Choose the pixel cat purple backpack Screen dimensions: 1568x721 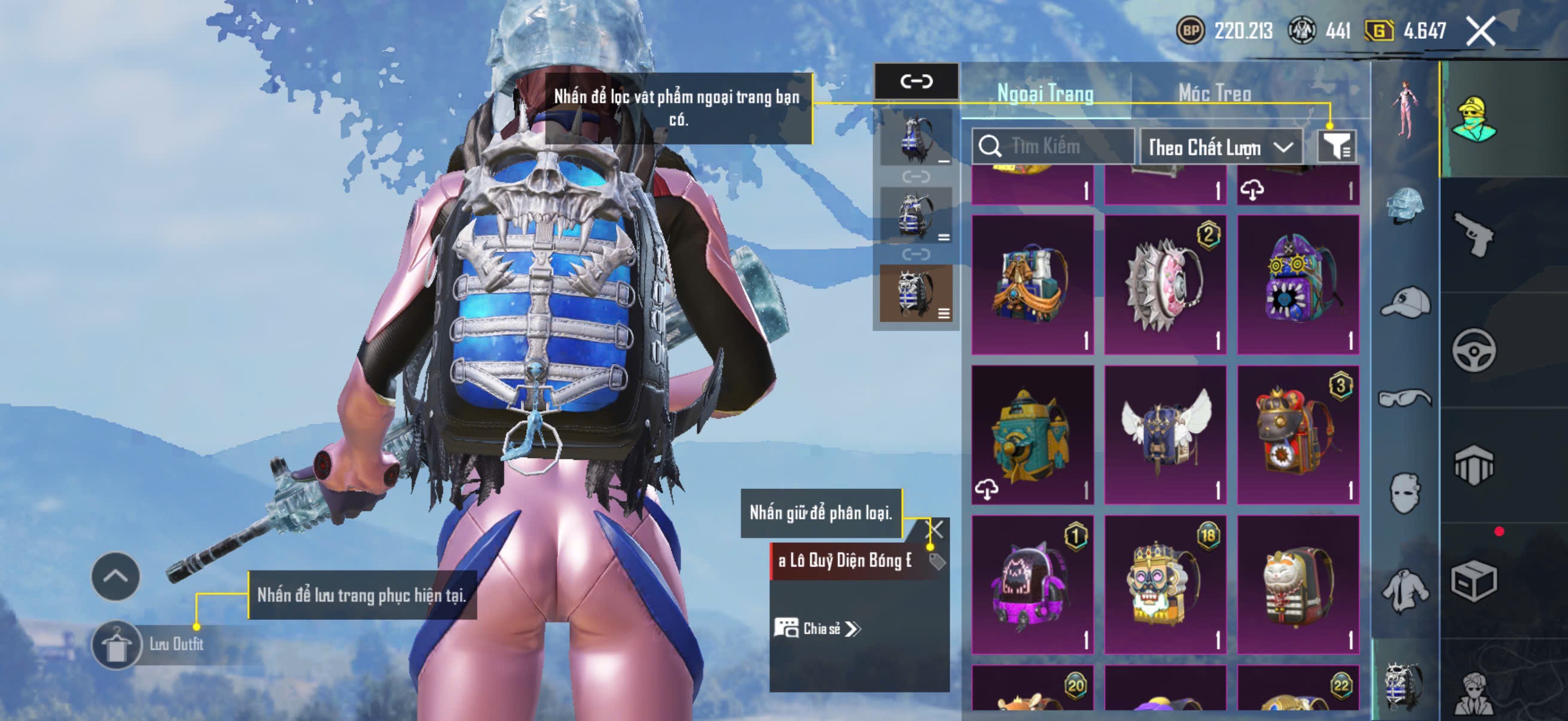1032,585
